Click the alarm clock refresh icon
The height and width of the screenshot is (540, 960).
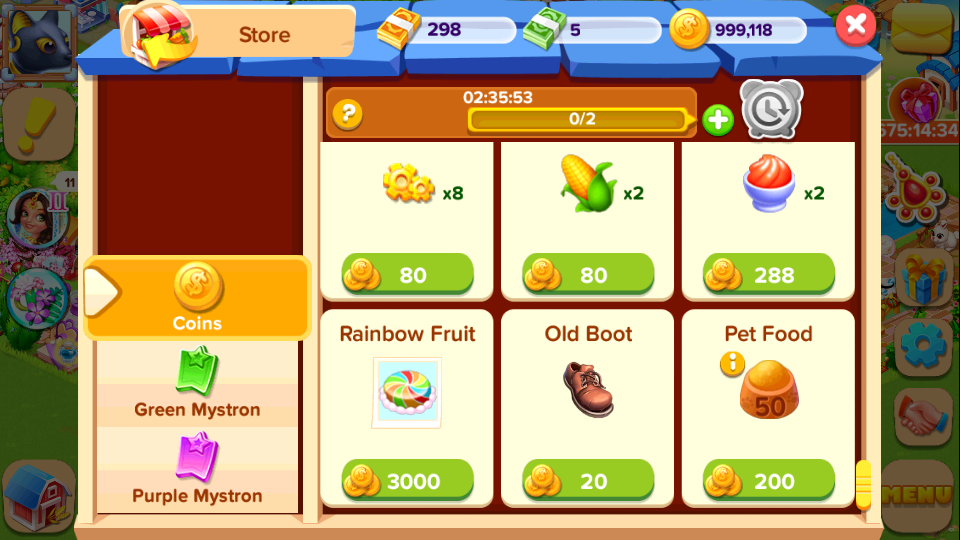coord(771,109)
